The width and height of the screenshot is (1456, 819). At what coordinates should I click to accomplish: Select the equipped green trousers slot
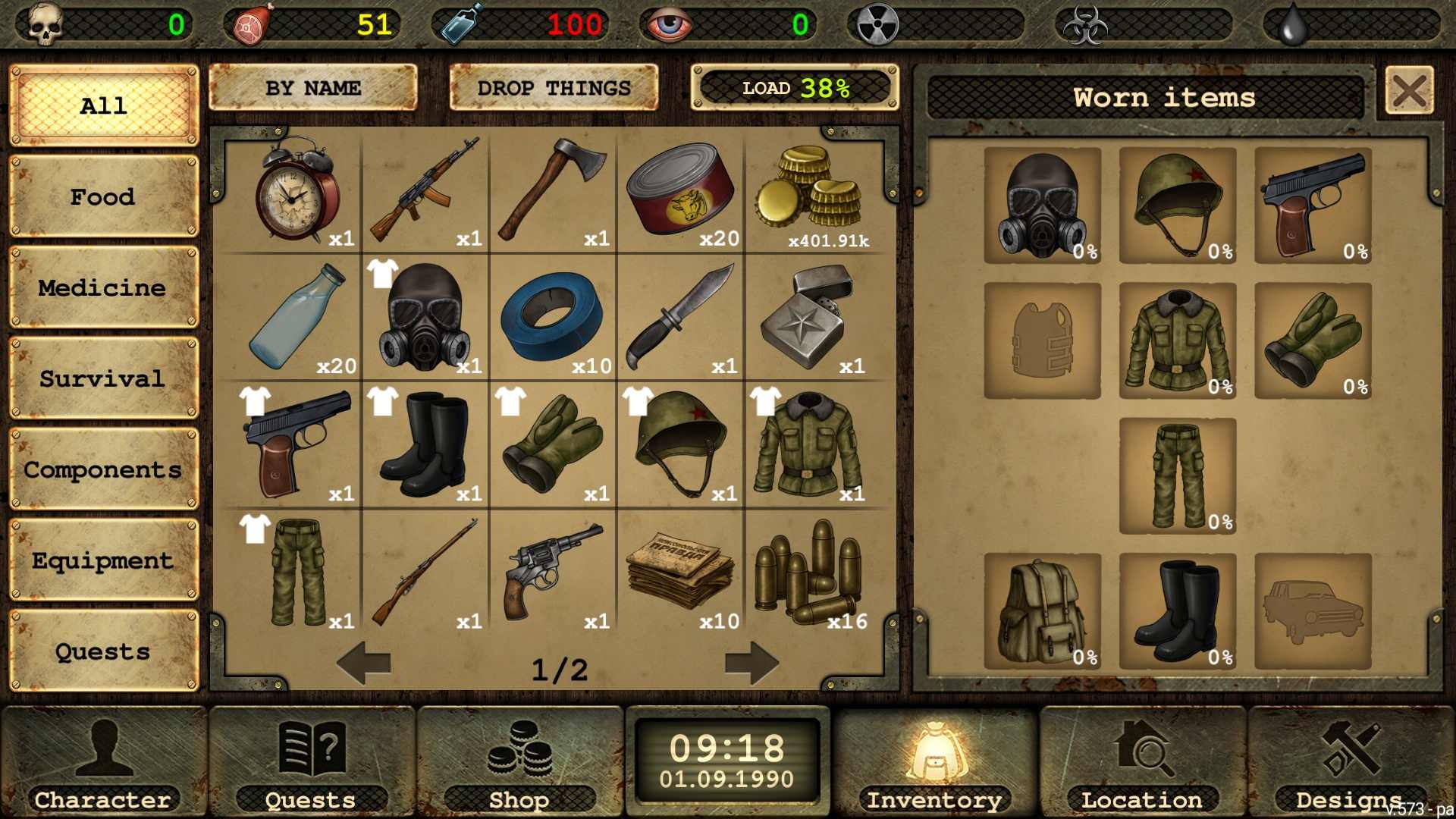1178,476
